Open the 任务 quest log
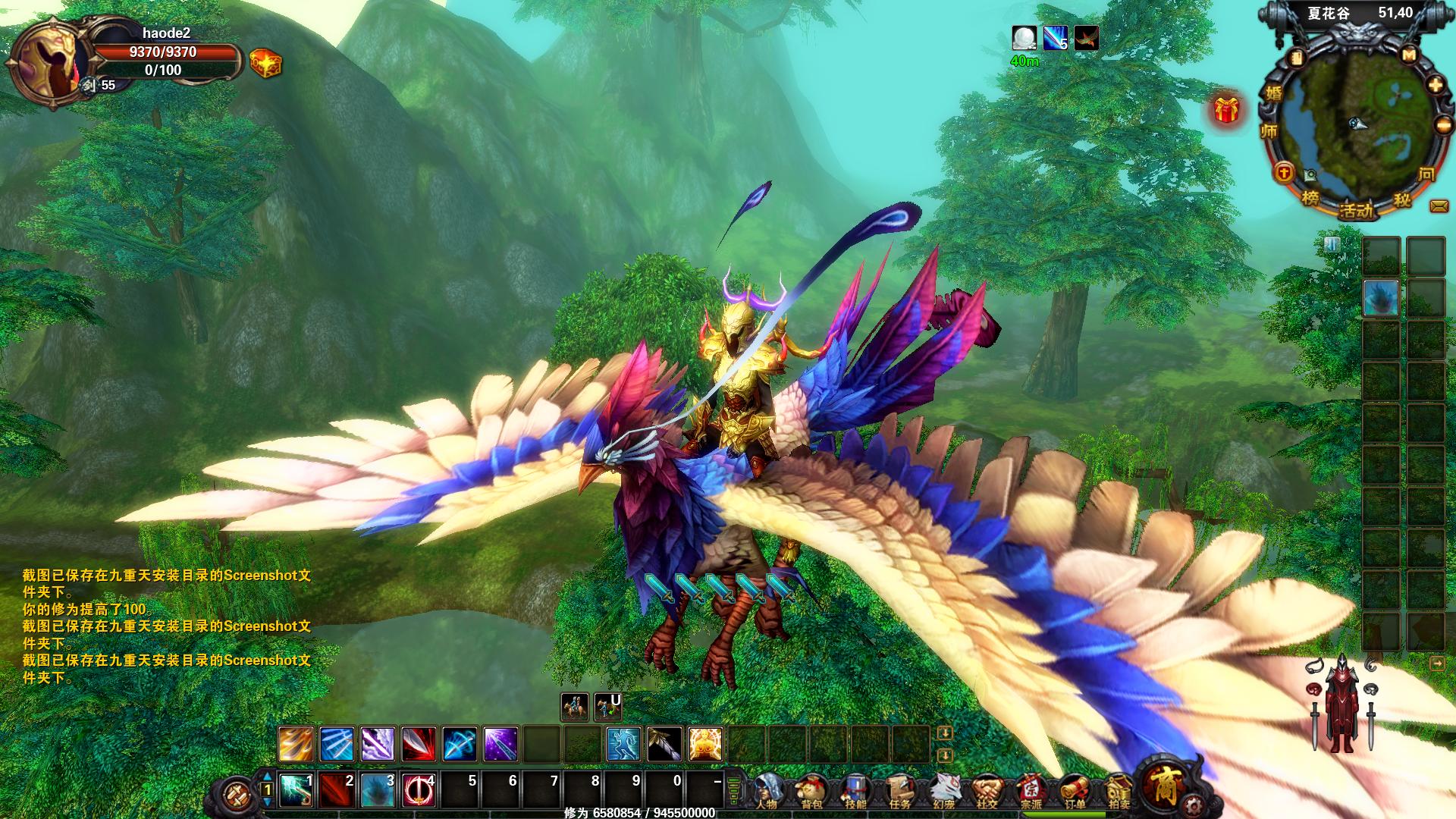 coord(899,792)
